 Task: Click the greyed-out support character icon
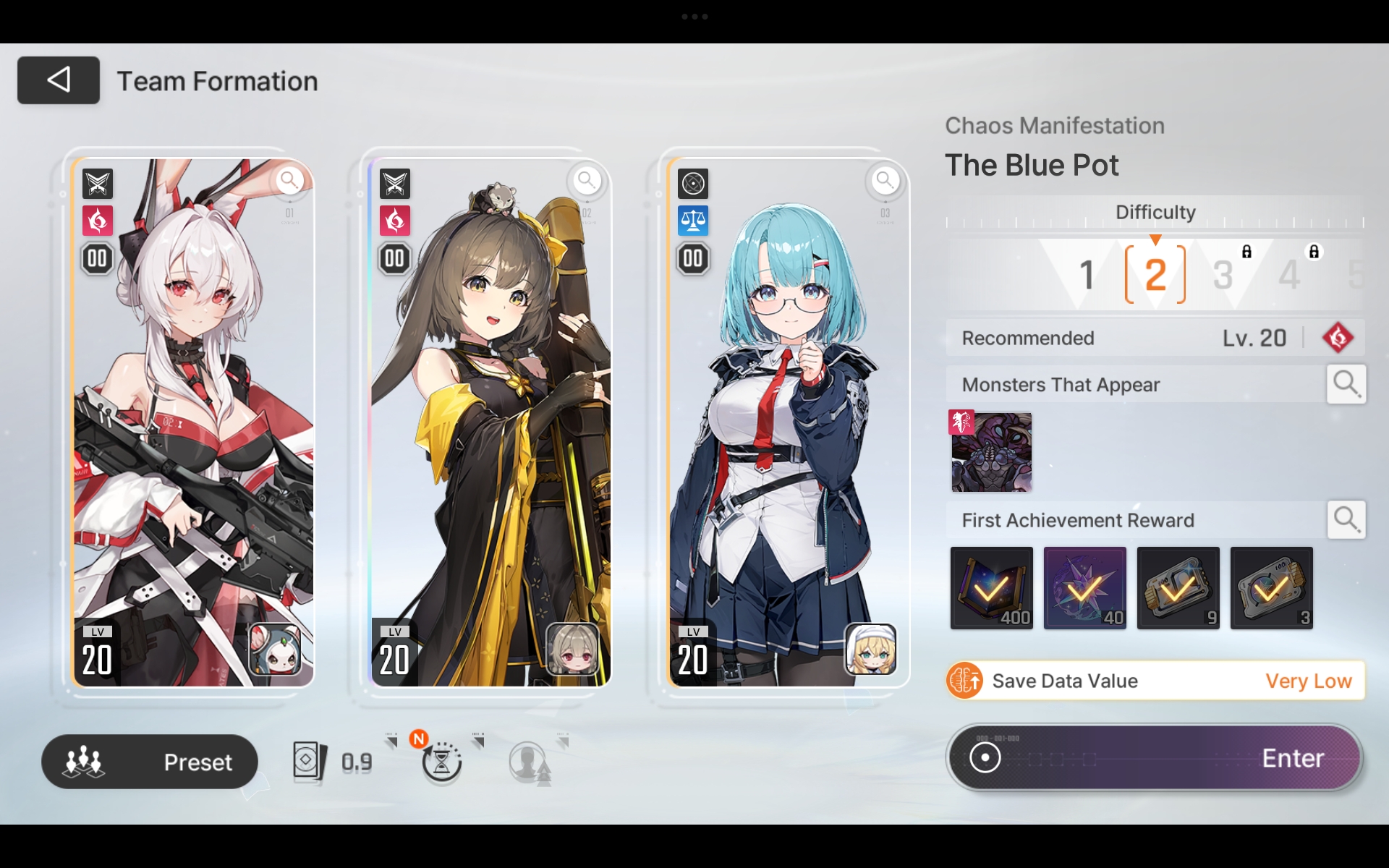530,762
